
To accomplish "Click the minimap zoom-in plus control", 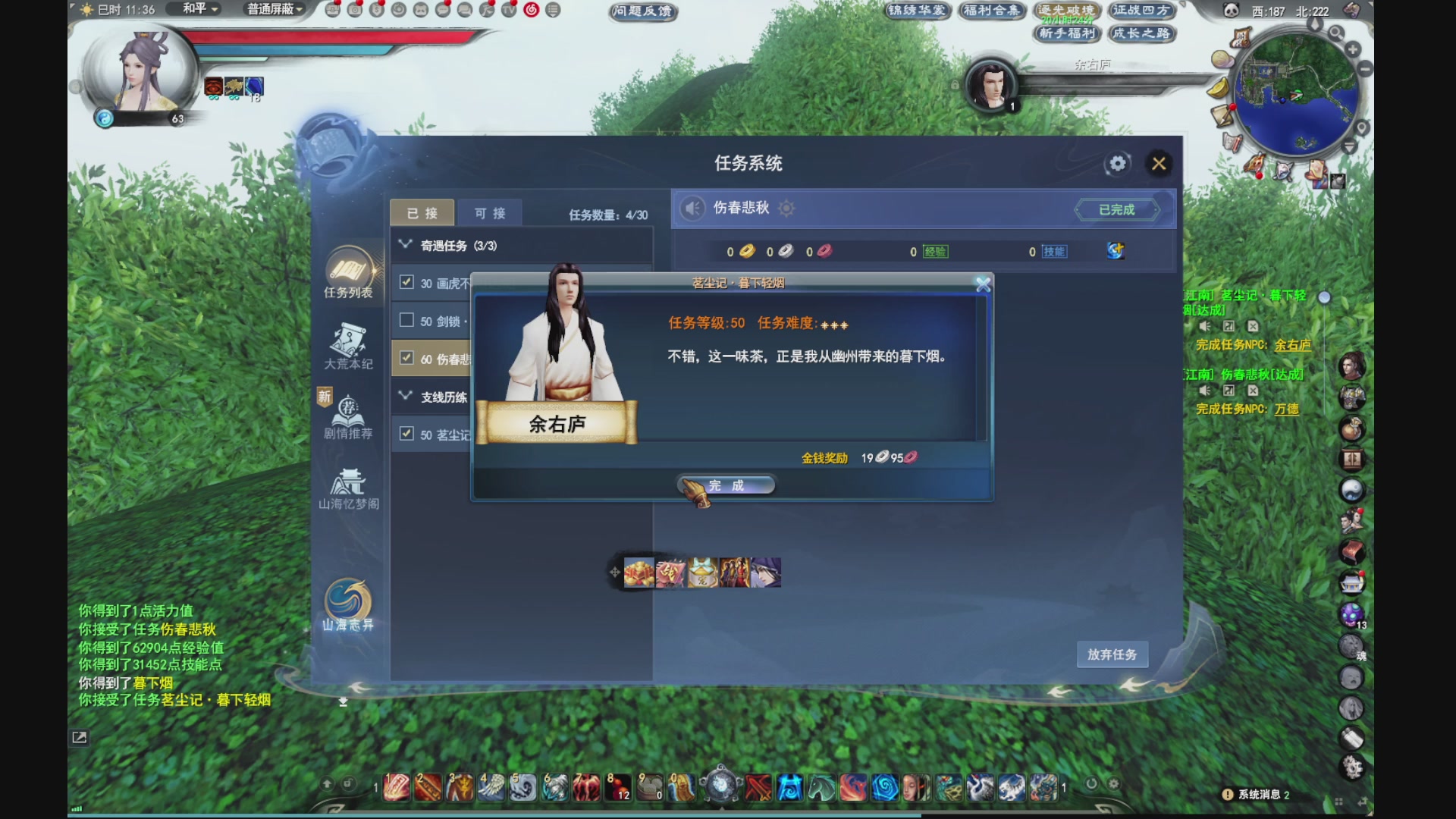I will point(1352,49).
